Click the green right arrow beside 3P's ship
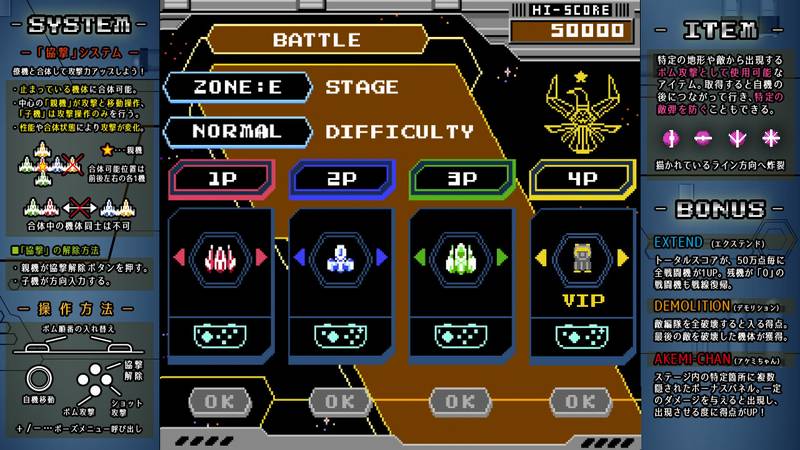This screenshot has height=450, width=800. [502, 258]
